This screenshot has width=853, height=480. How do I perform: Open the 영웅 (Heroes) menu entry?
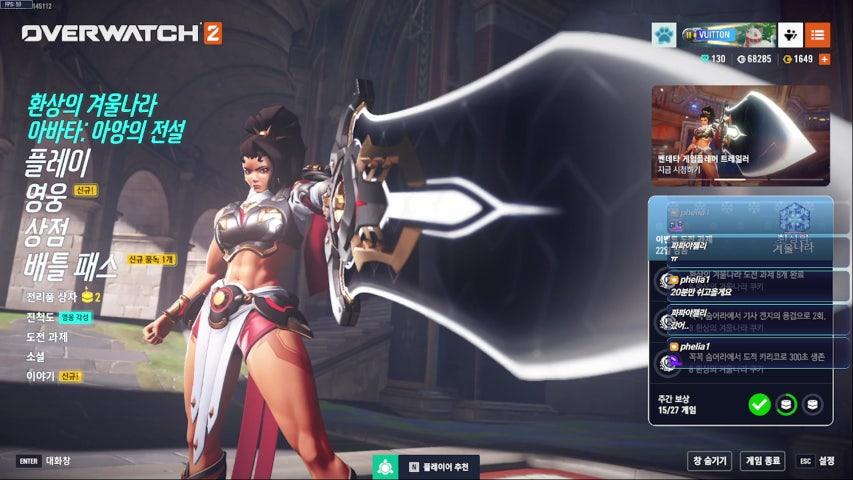[45, 197]
